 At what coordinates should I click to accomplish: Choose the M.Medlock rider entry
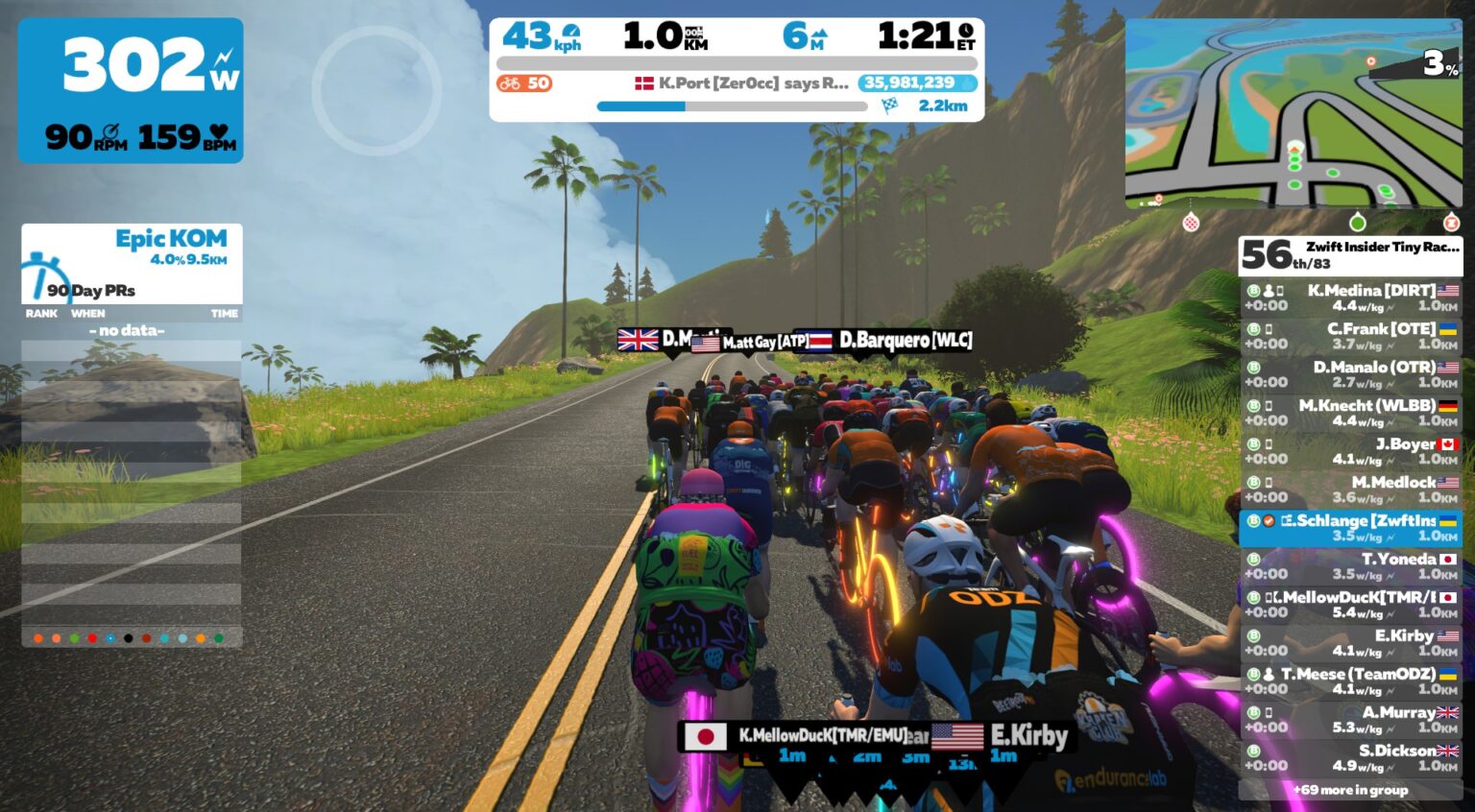[x=1351, y=490]
